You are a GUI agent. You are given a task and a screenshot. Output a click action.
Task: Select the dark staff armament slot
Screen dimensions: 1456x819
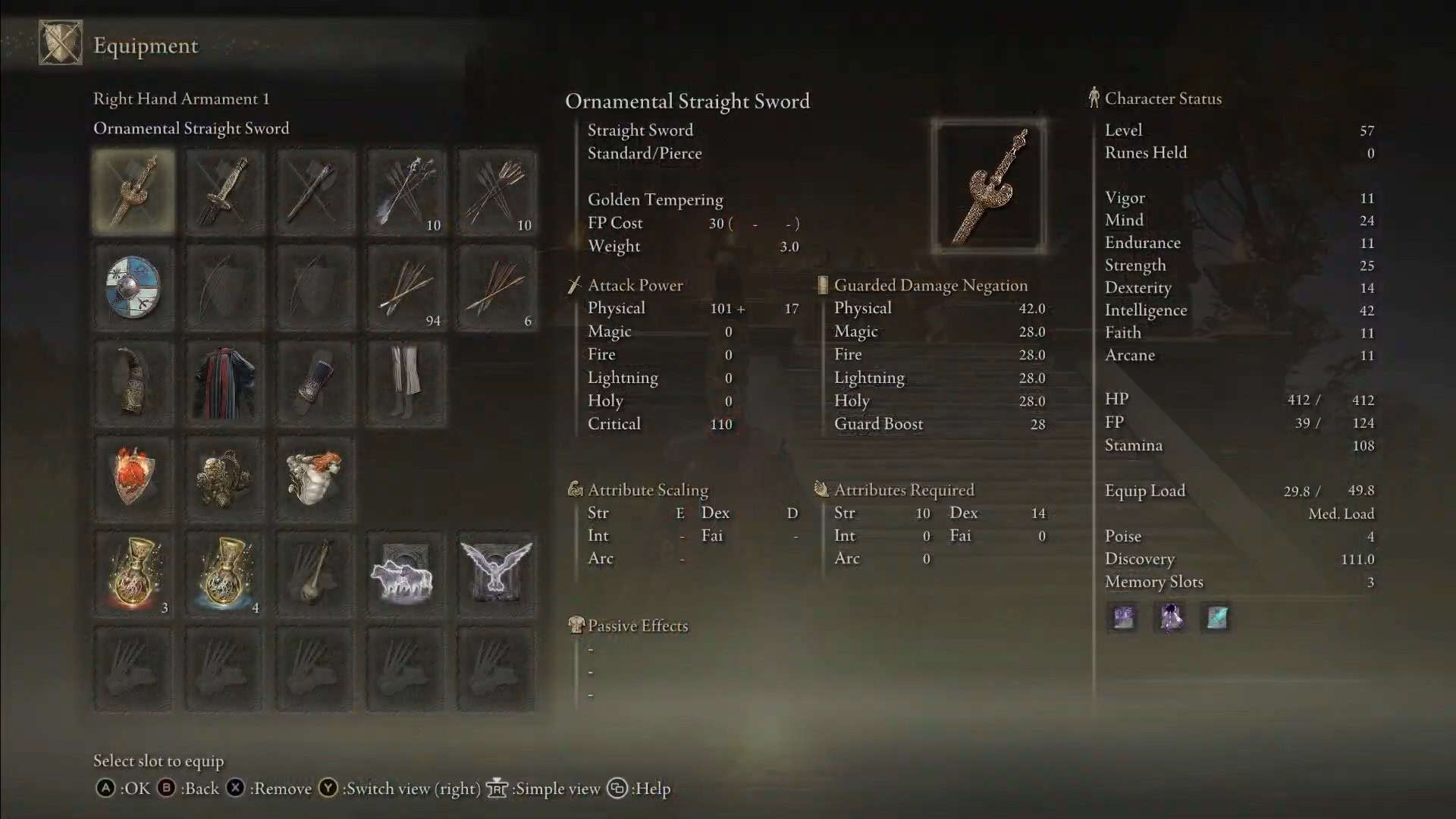coord(315,191)
